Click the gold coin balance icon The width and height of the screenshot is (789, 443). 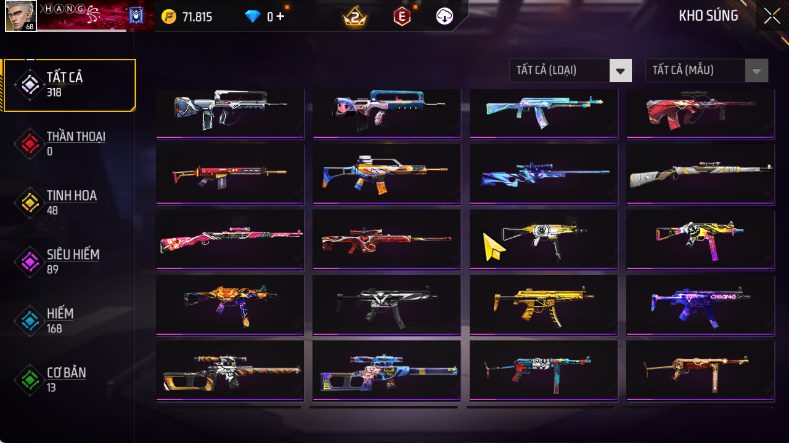[168, 17]
